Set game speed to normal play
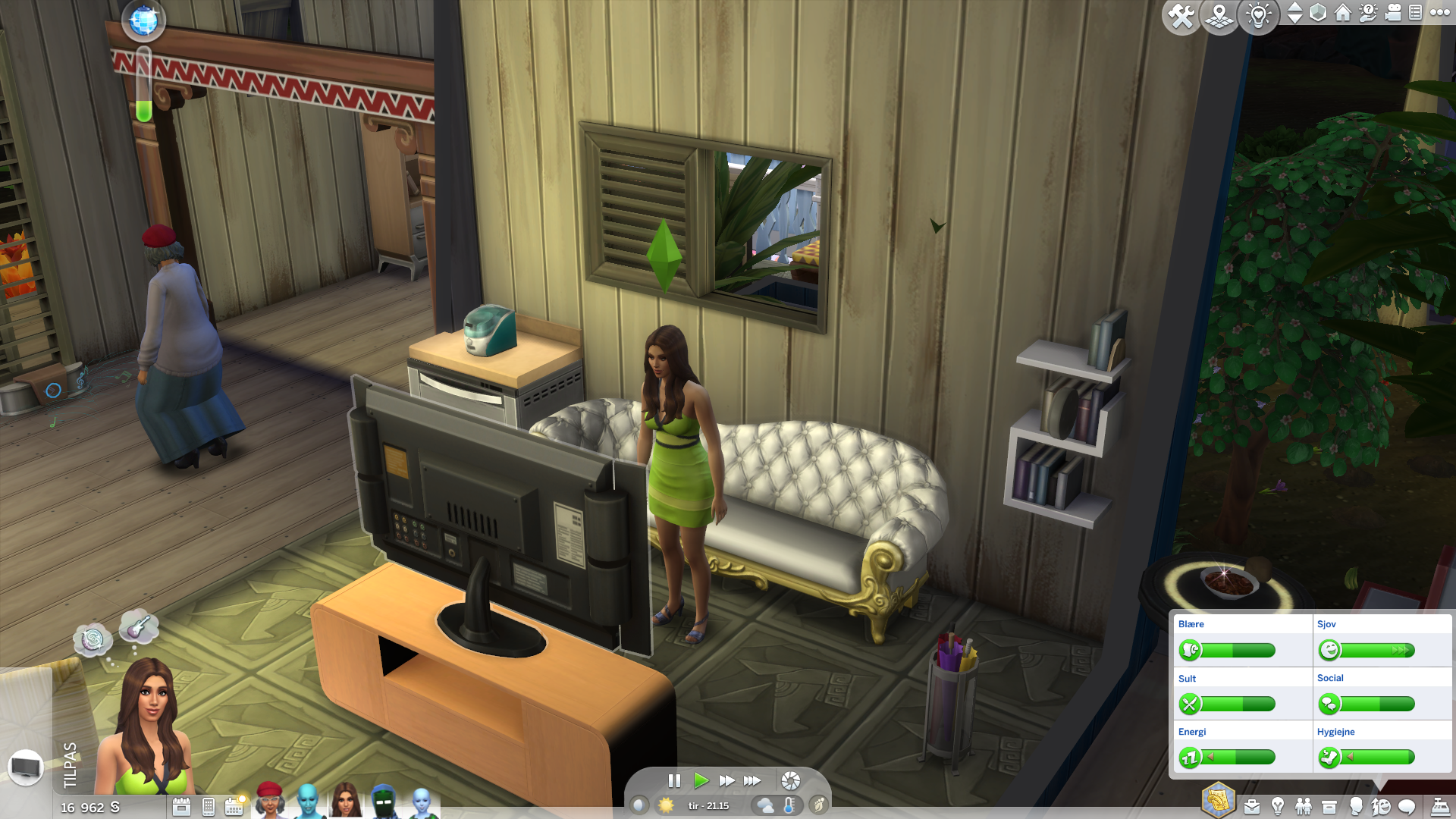The height and width of the screenshot is (819, 1456). coord(701,780)
